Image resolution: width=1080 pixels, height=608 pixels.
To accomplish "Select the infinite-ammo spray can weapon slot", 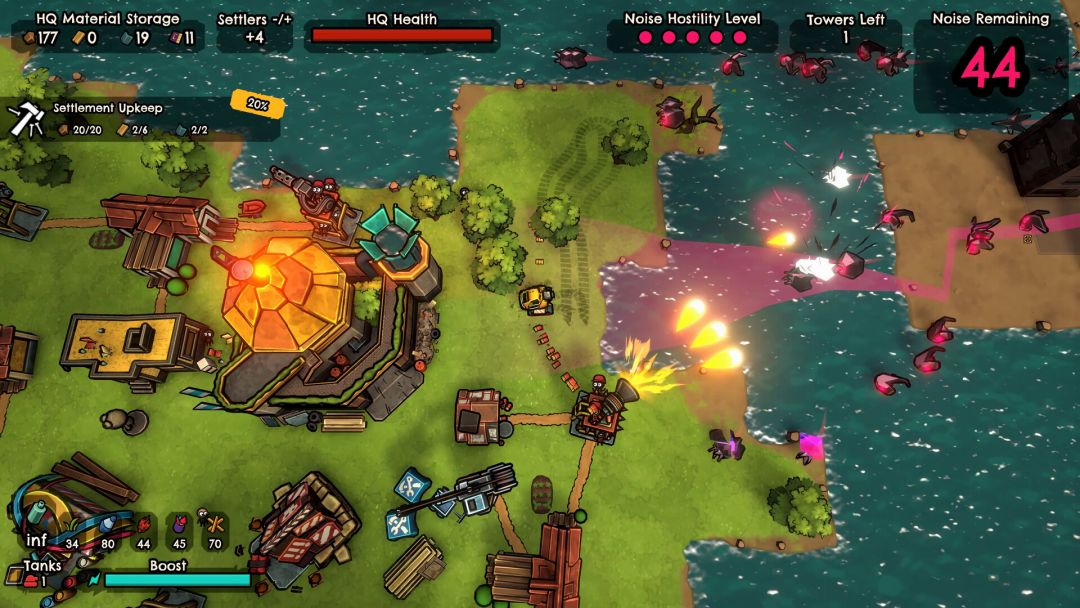I will [x=36, y=518].
